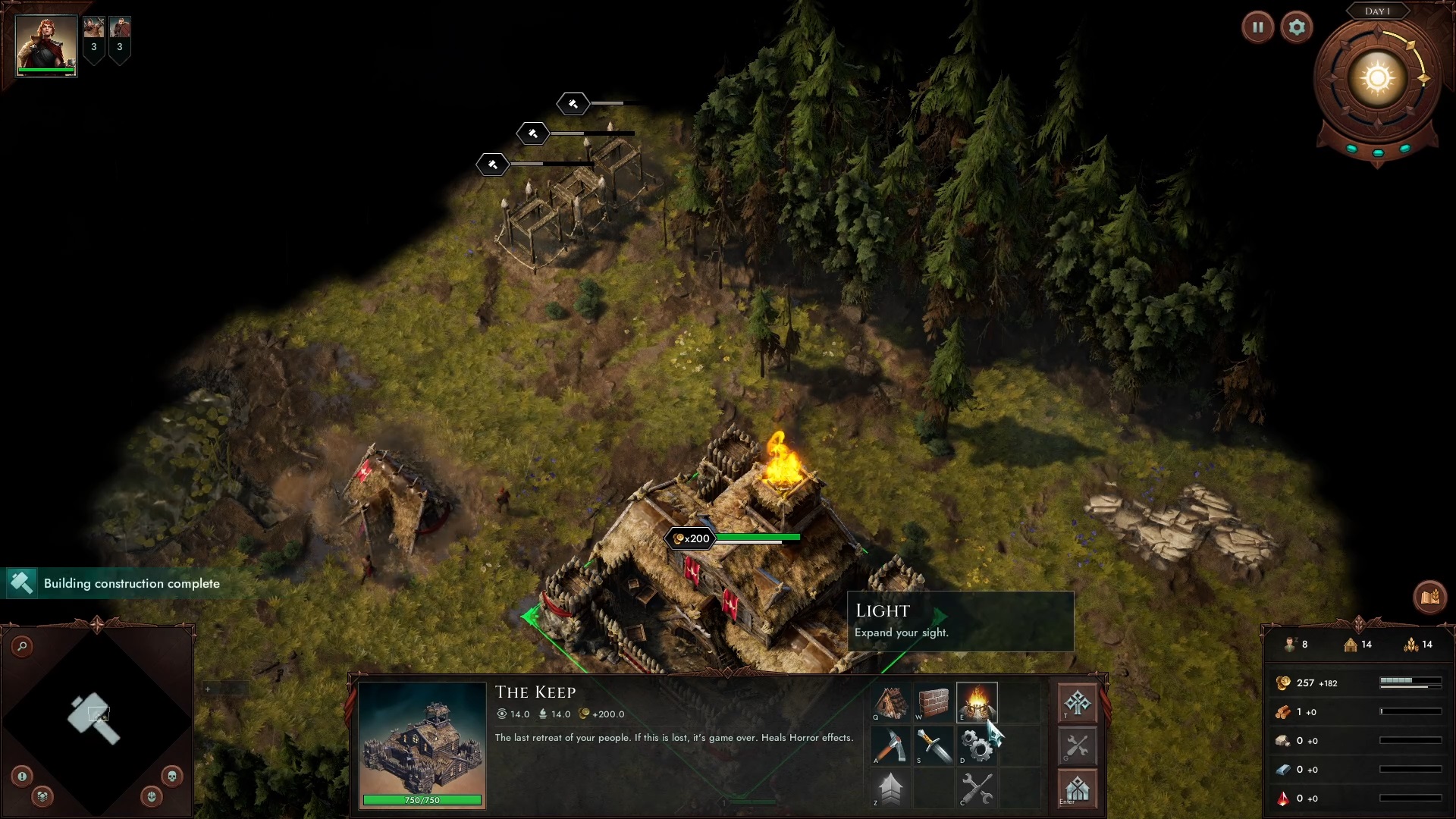
Task: Select the hero portrait
Action: pos(46,45)
